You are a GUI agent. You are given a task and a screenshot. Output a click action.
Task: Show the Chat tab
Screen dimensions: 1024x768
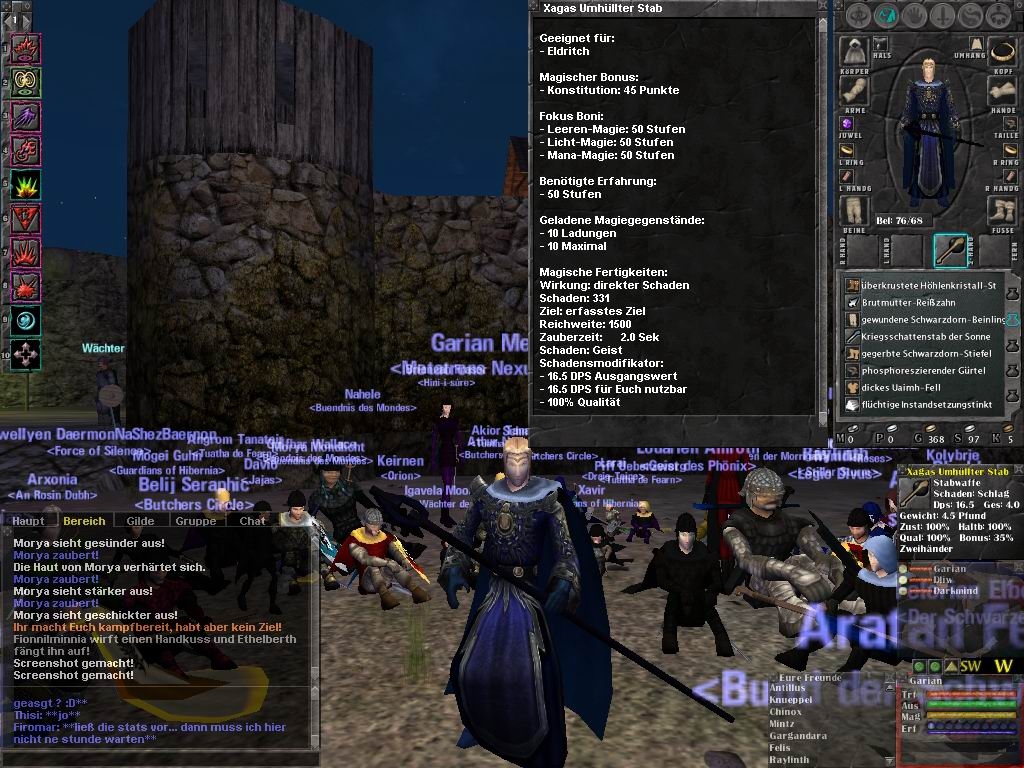click(x=253, y=521)
